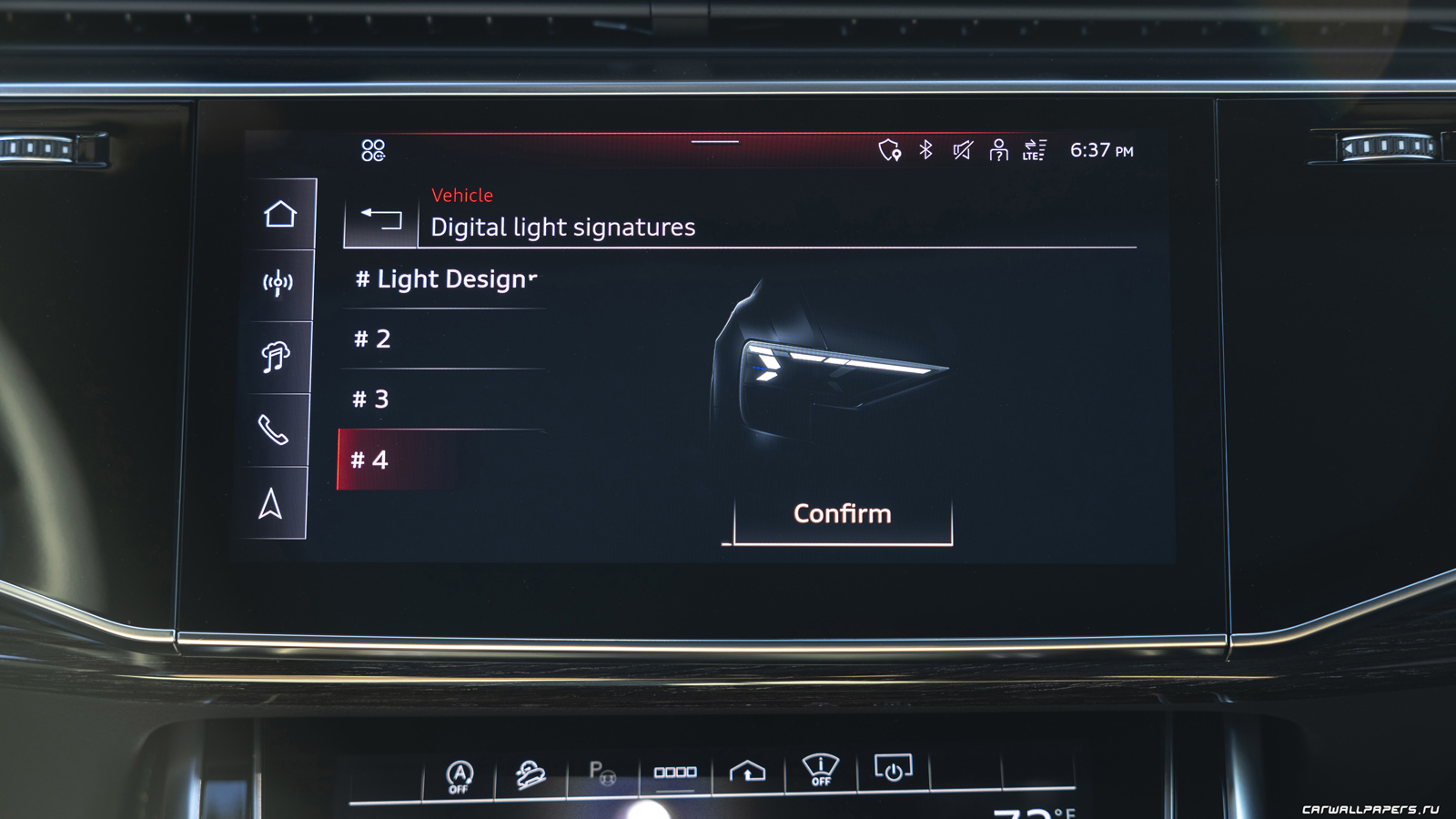
Task: Turn off display with screen power icon
Action: pyautogui.click(x=893, y=770)
